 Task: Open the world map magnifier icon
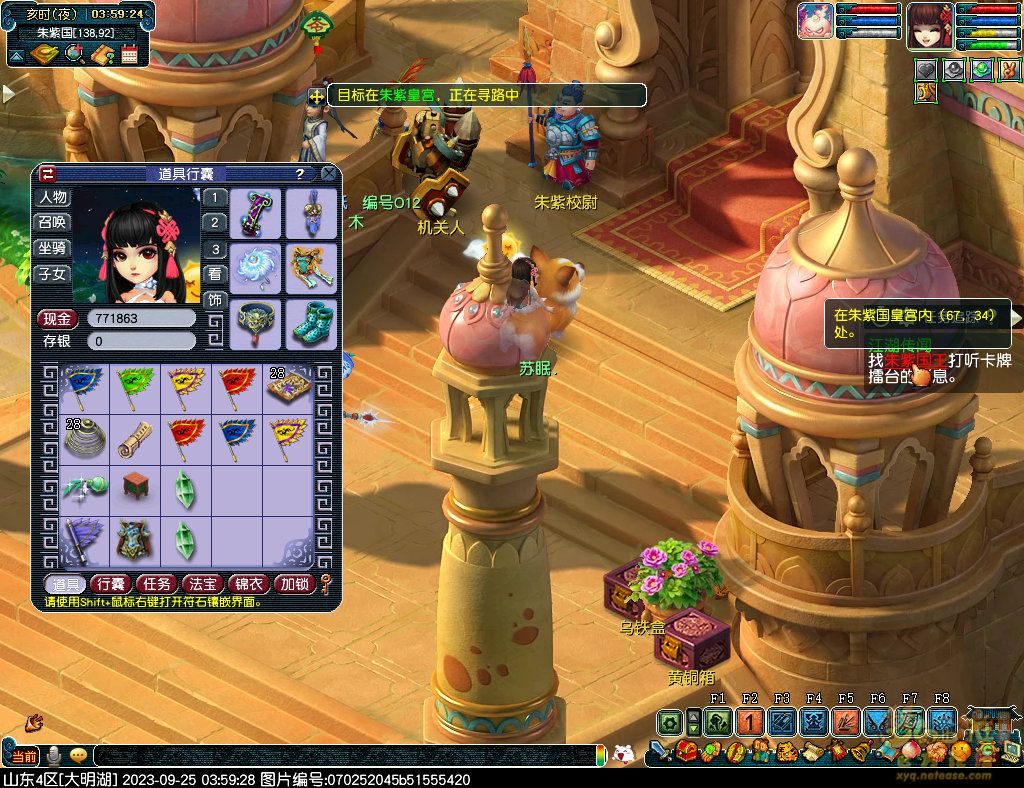pyautogui.click(x=73, y=54)
